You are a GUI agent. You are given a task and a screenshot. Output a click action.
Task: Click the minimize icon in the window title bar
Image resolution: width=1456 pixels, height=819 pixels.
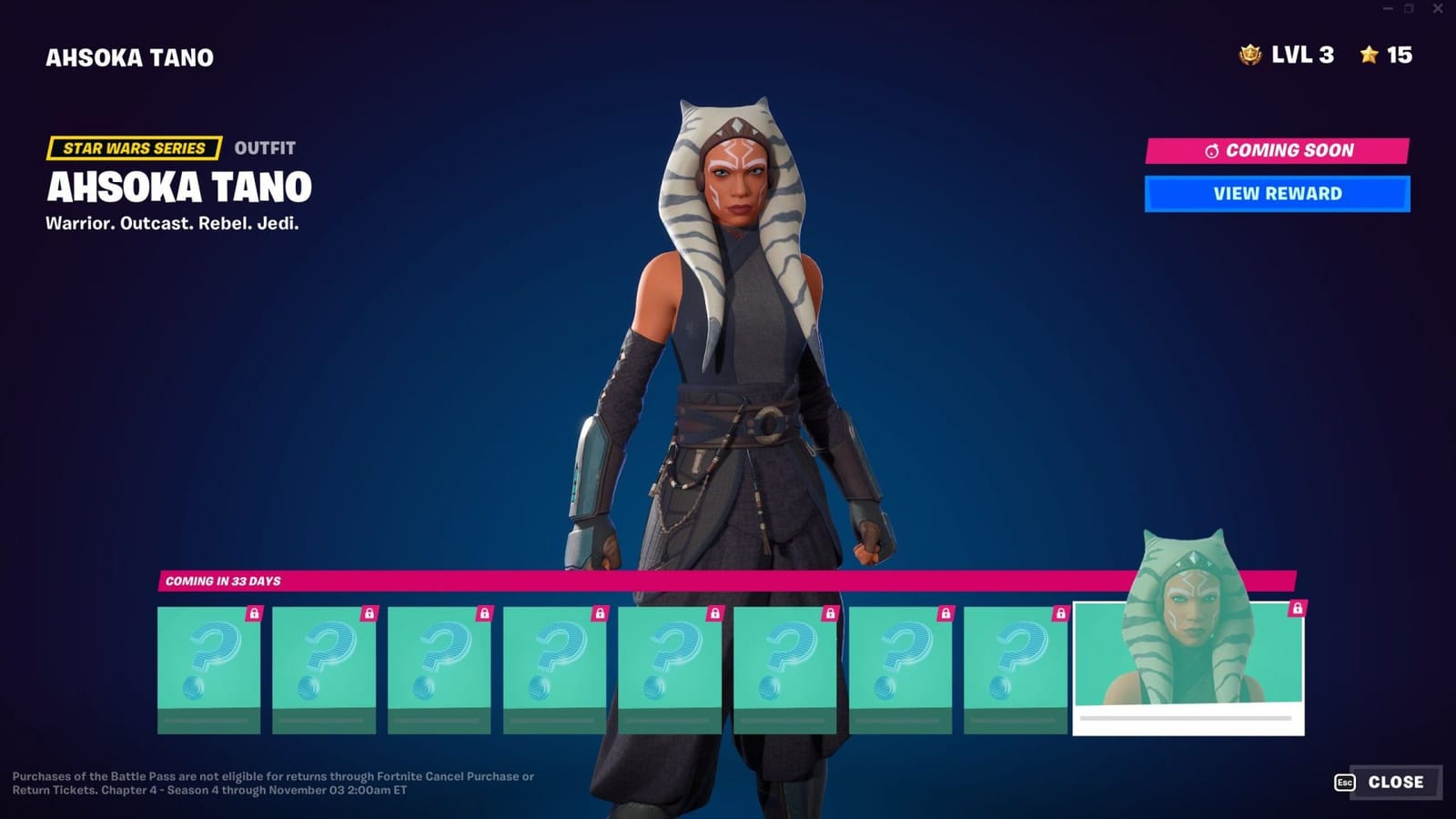pyautogui.click(x=1386, y=9)
